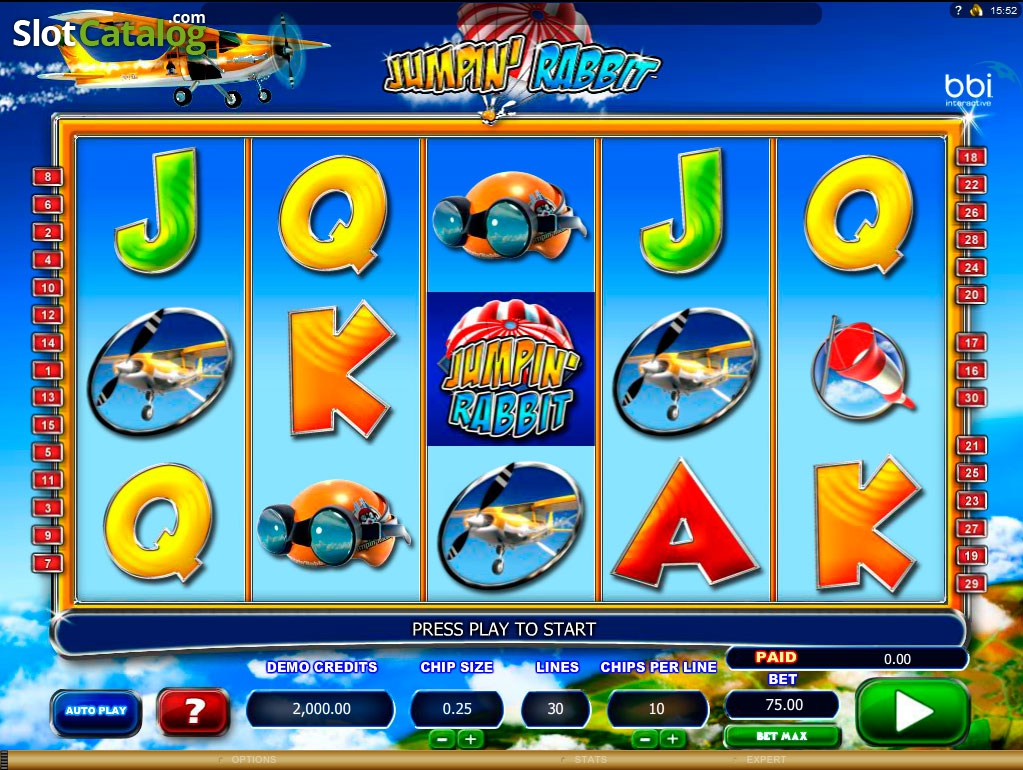Toggle sound with the speaker icon

[x=976, y=11]
